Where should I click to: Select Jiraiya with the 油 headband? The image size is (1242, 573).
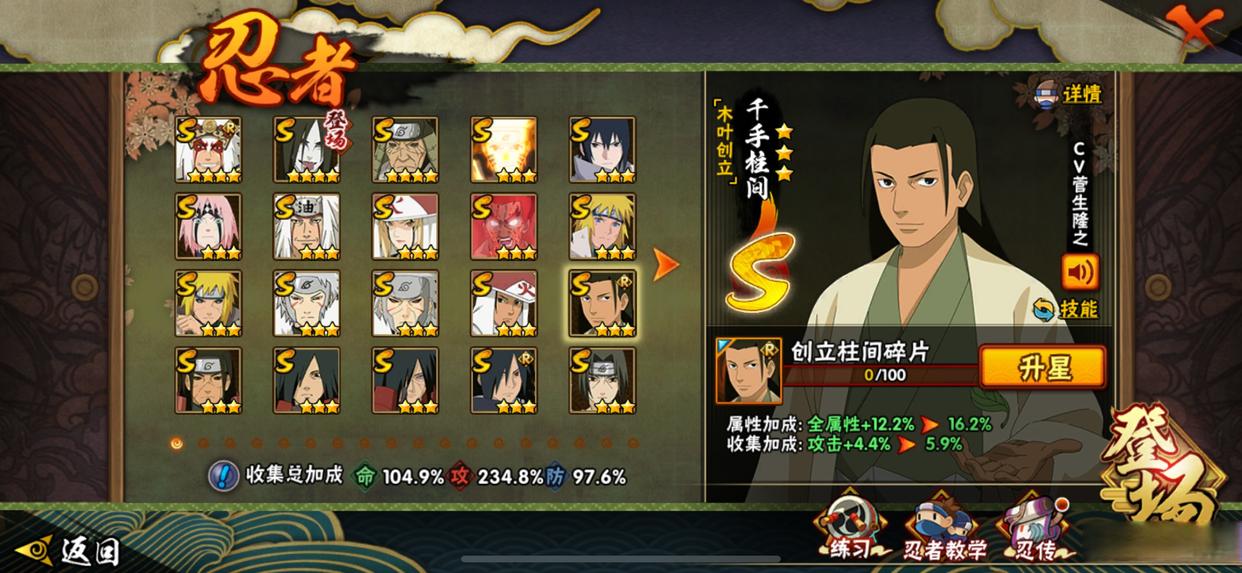pos(307,226)
